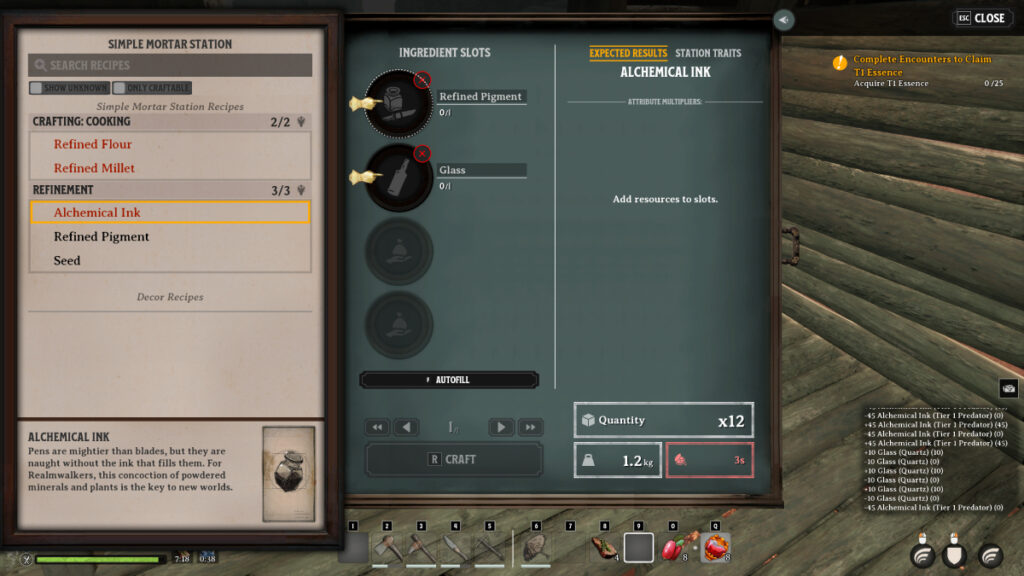Enable the Only Craftable filter
The width and height of the screenshot is (1024, 576).
119,88
